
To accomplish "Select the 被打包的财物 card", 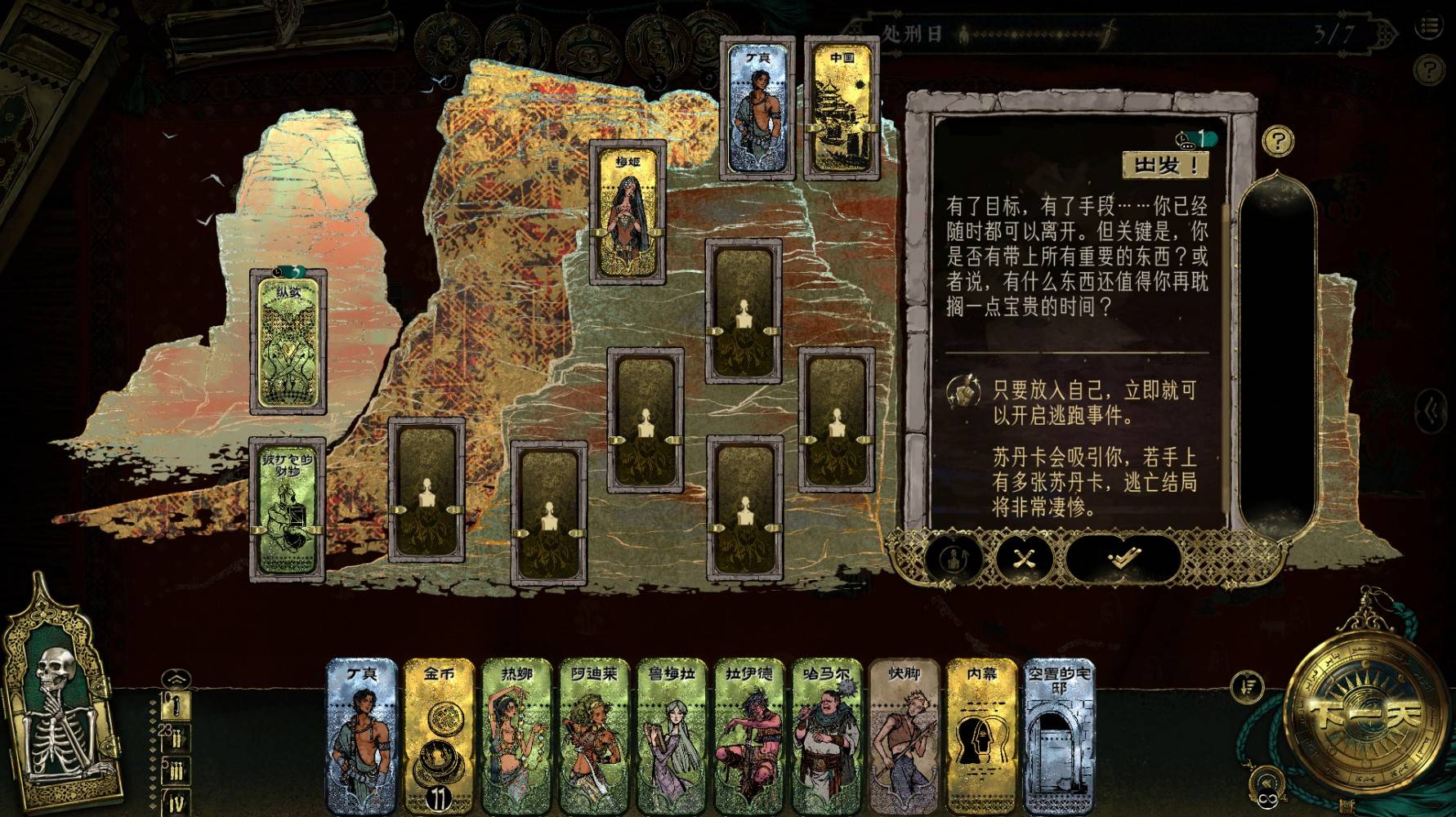I will click(288, 510).
